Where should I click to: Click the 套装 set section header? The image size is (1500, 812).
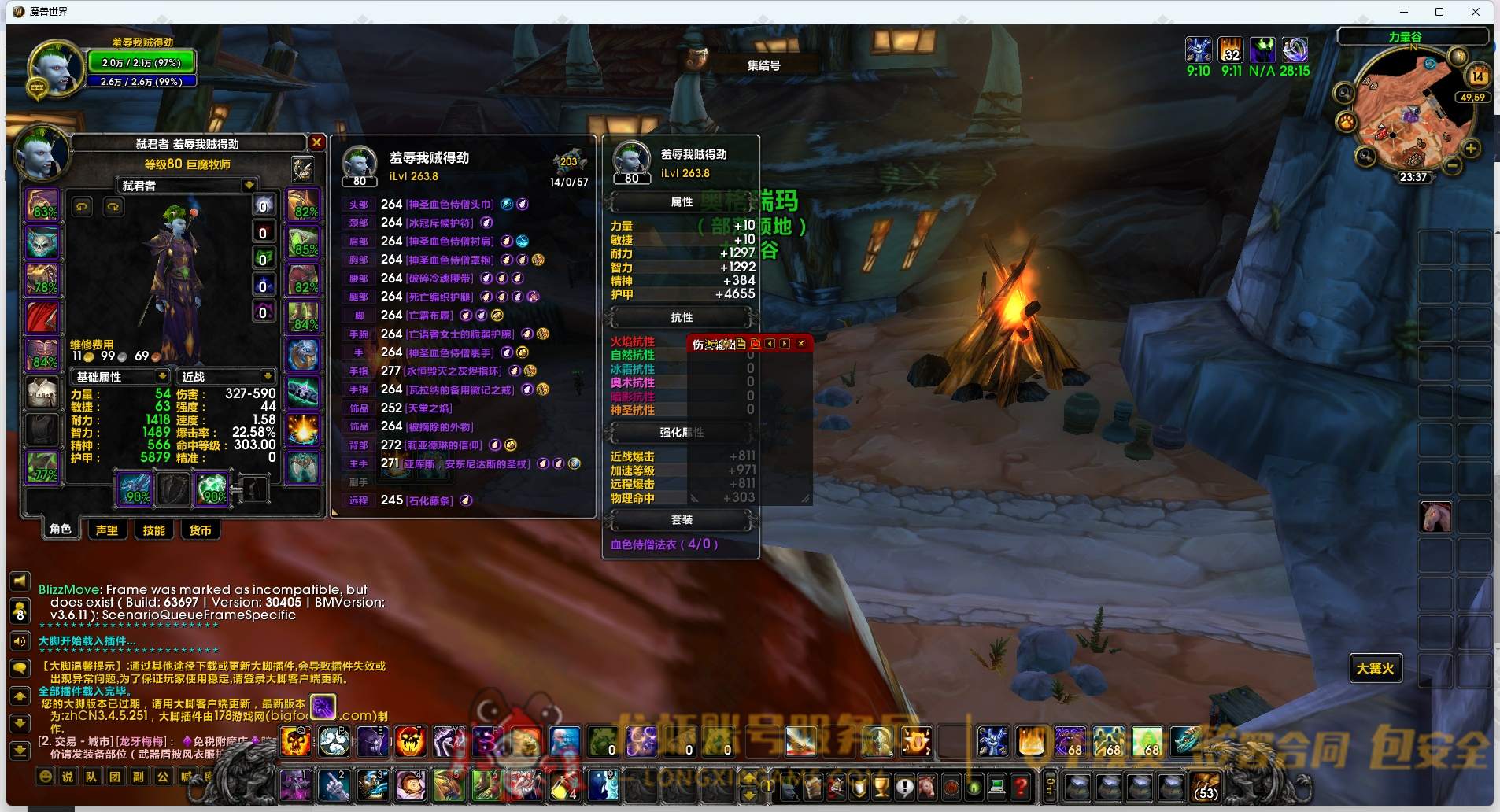point(681,519)
